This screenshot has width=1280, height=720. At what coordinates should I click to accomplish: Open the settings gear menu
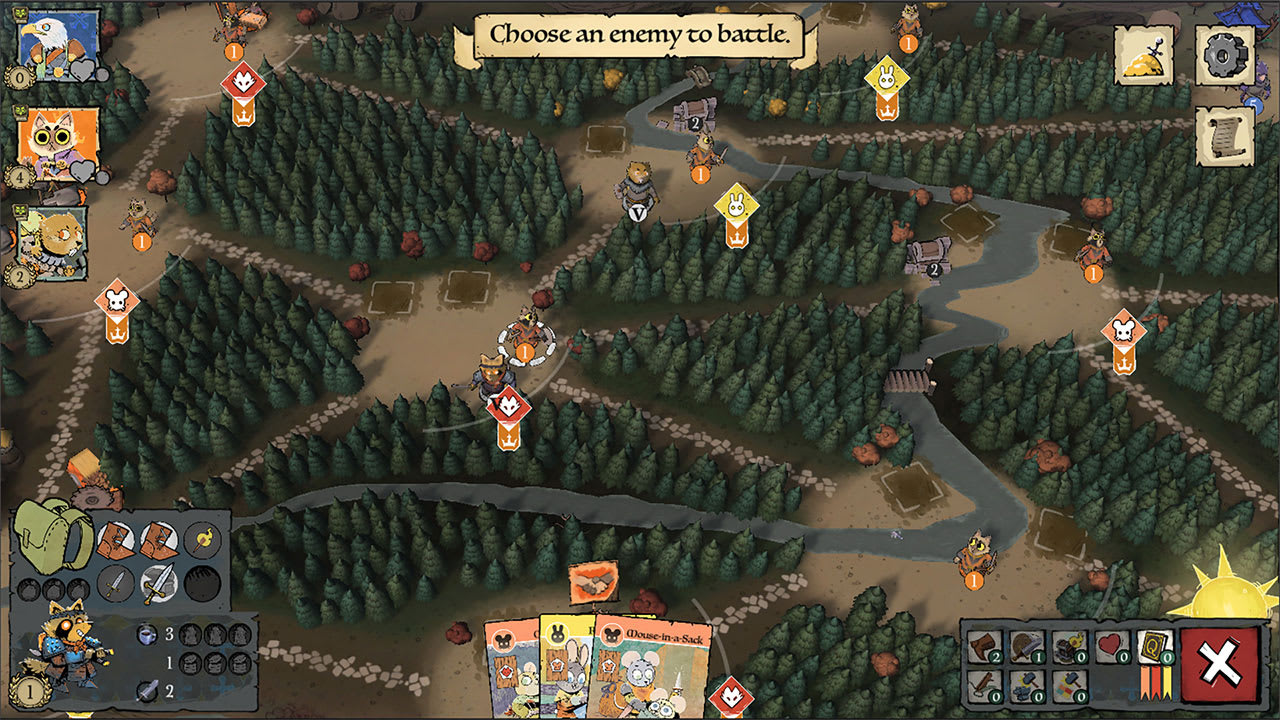pos(1222,55)
